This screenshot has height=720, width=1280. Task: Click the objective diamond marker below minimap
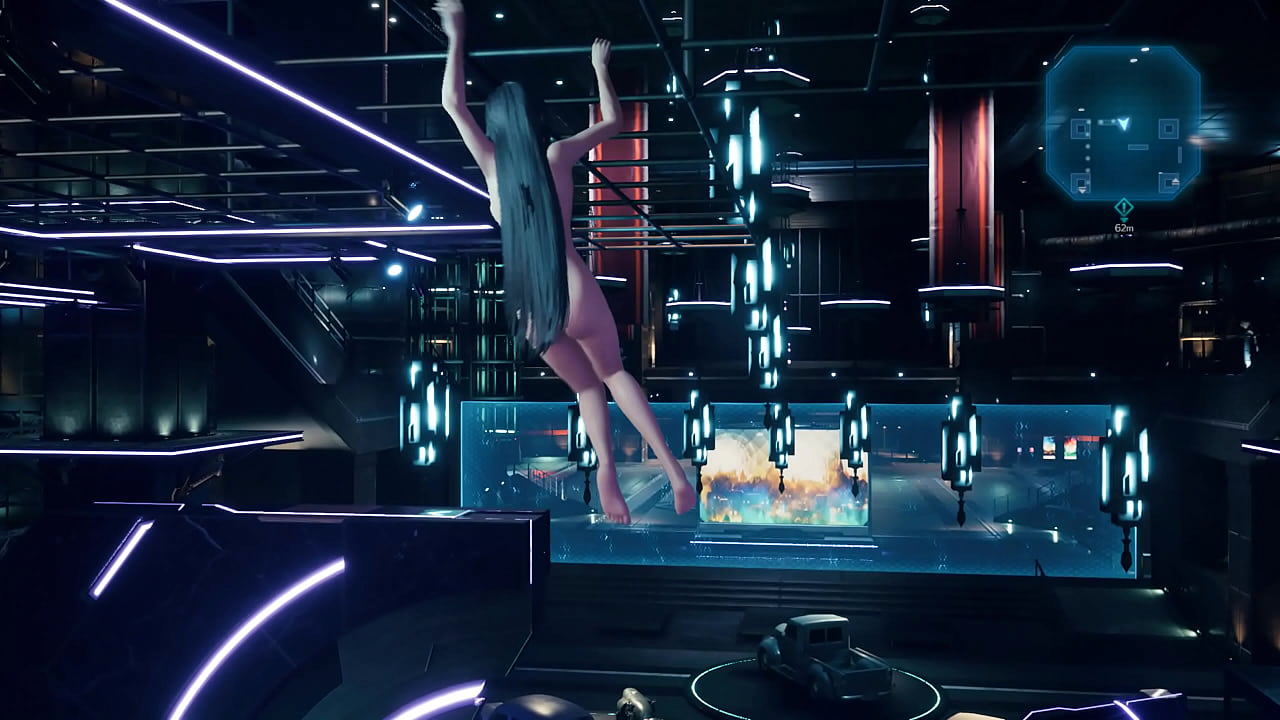pyautogui.click(x=1122, y=205)
